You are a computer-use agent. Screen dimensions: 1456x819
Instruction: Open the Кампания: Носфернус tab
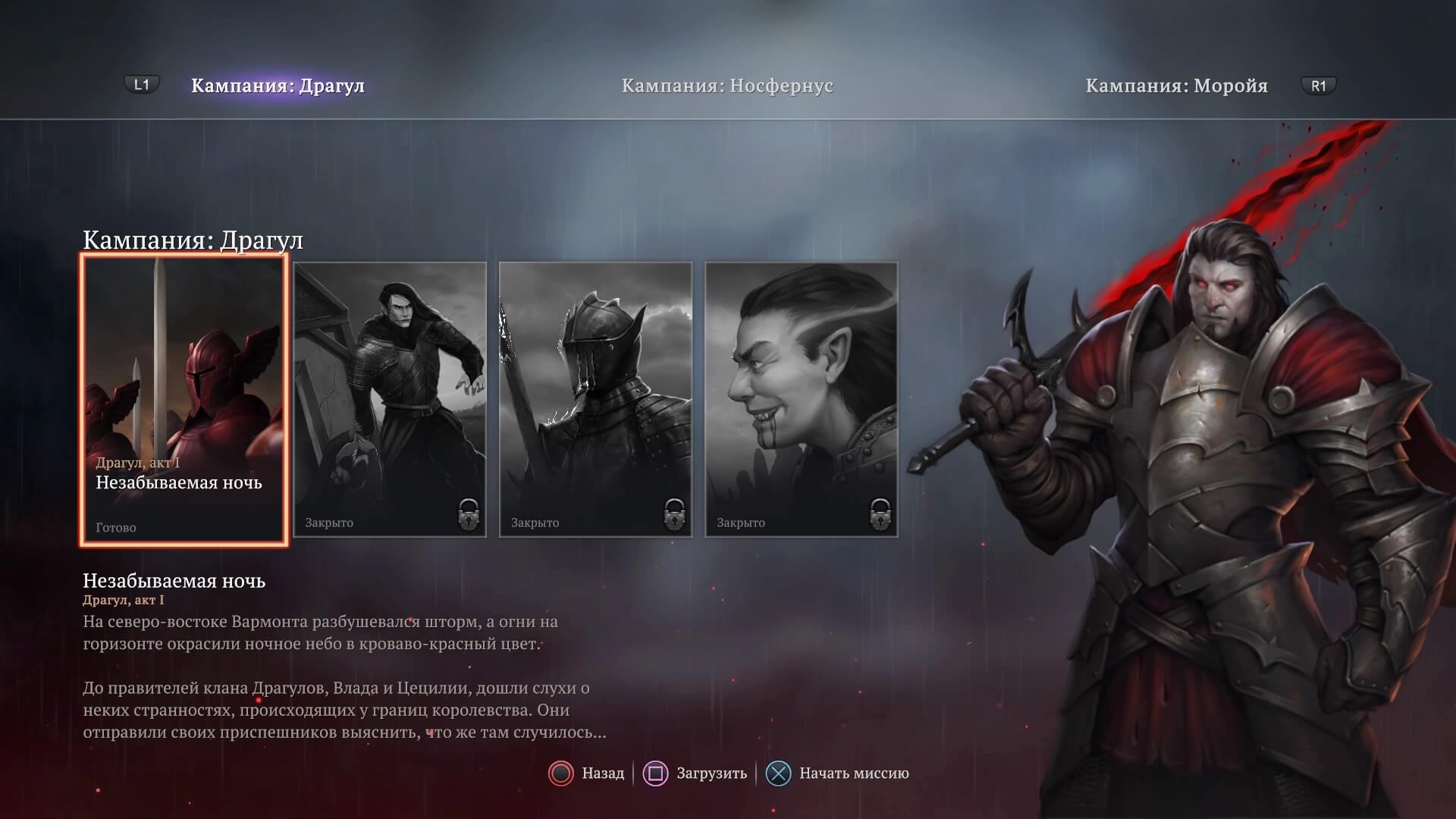click(x=726, y=86)
